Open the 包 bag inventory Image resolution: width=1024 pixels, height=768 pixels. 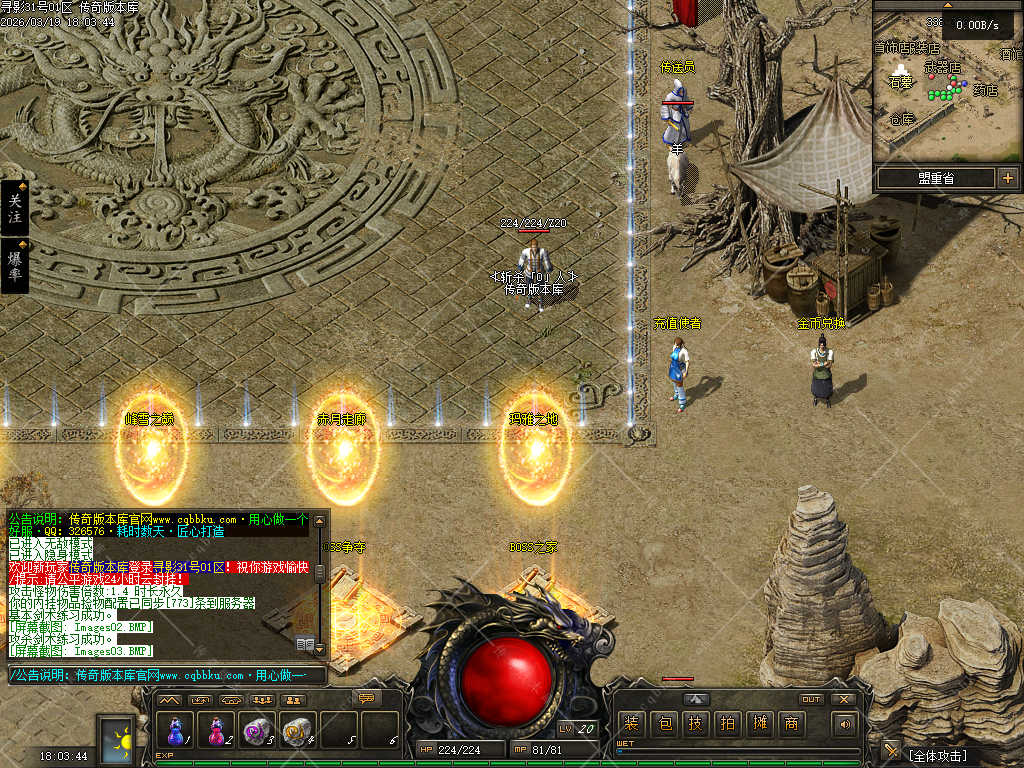click(663, 724)
